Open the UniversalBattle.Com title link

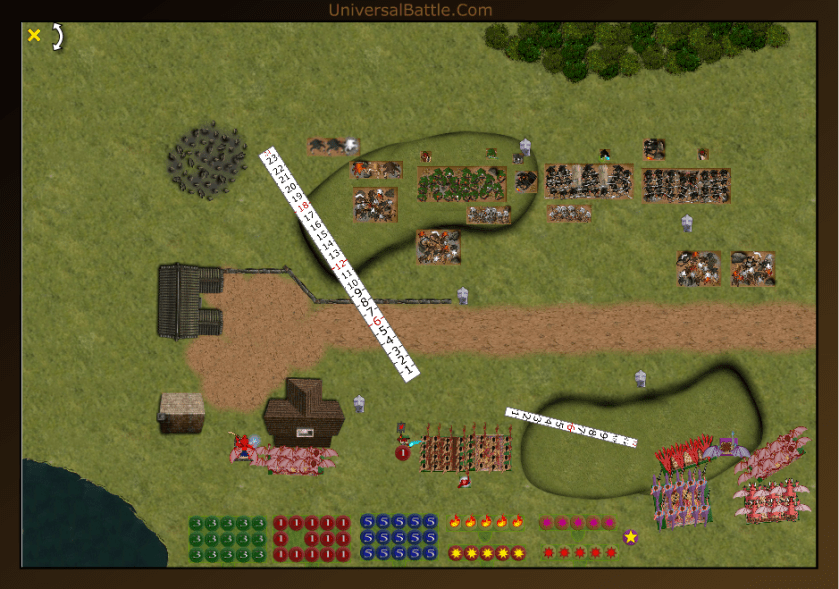point(410,10)
